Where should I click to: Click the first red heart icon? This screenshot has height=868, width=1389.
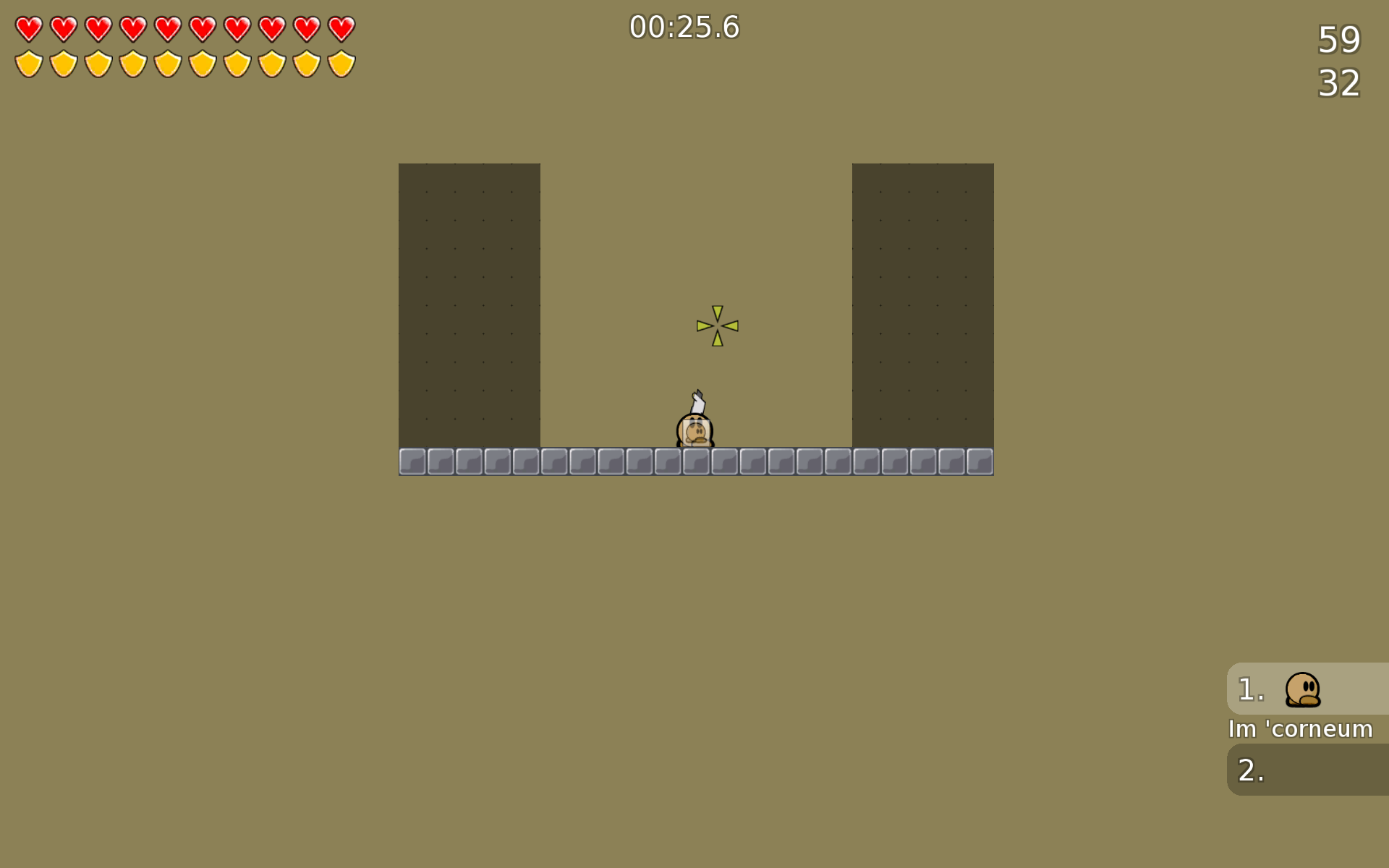click(29, 29)
